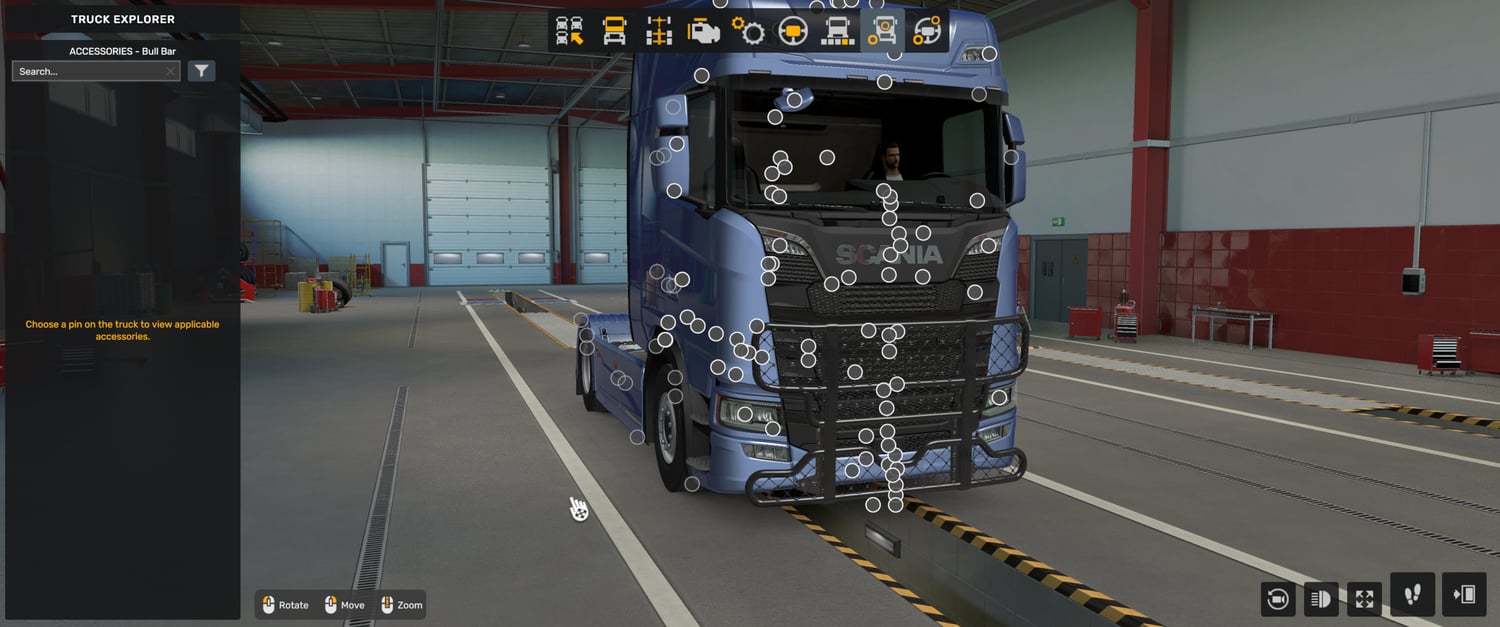Click the accessories search field

point(90,71)
